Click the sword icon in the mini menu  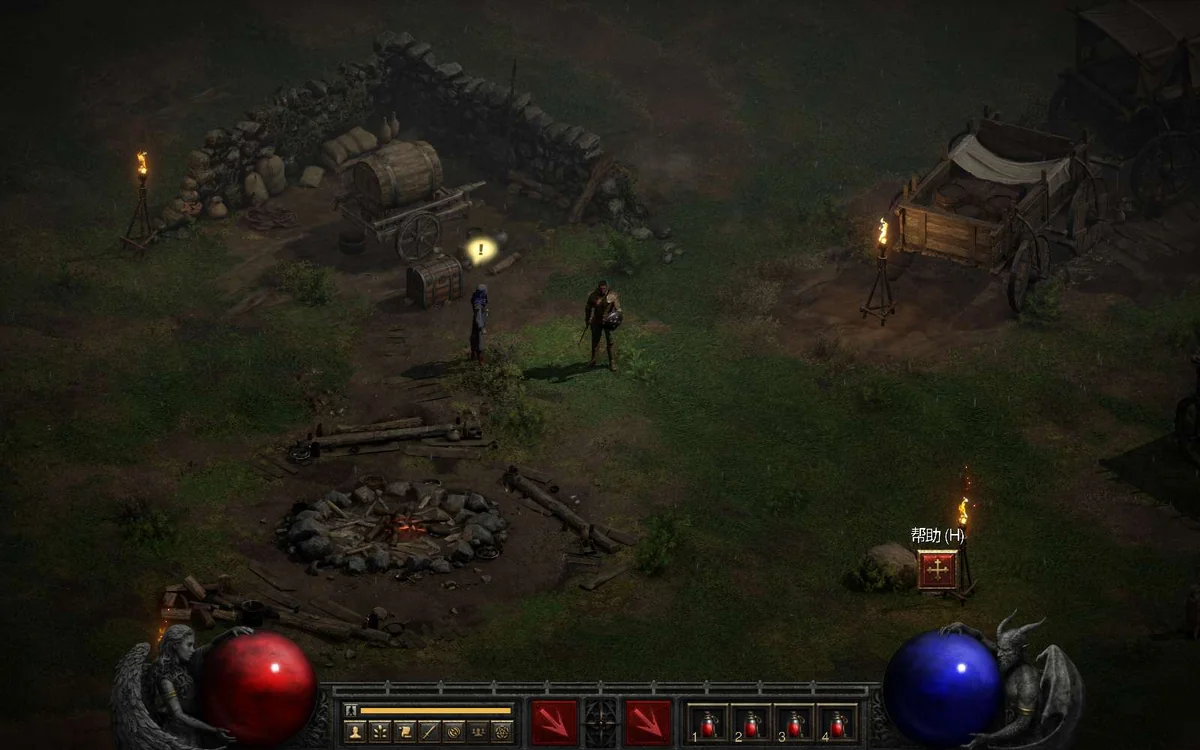click(429, 731)
